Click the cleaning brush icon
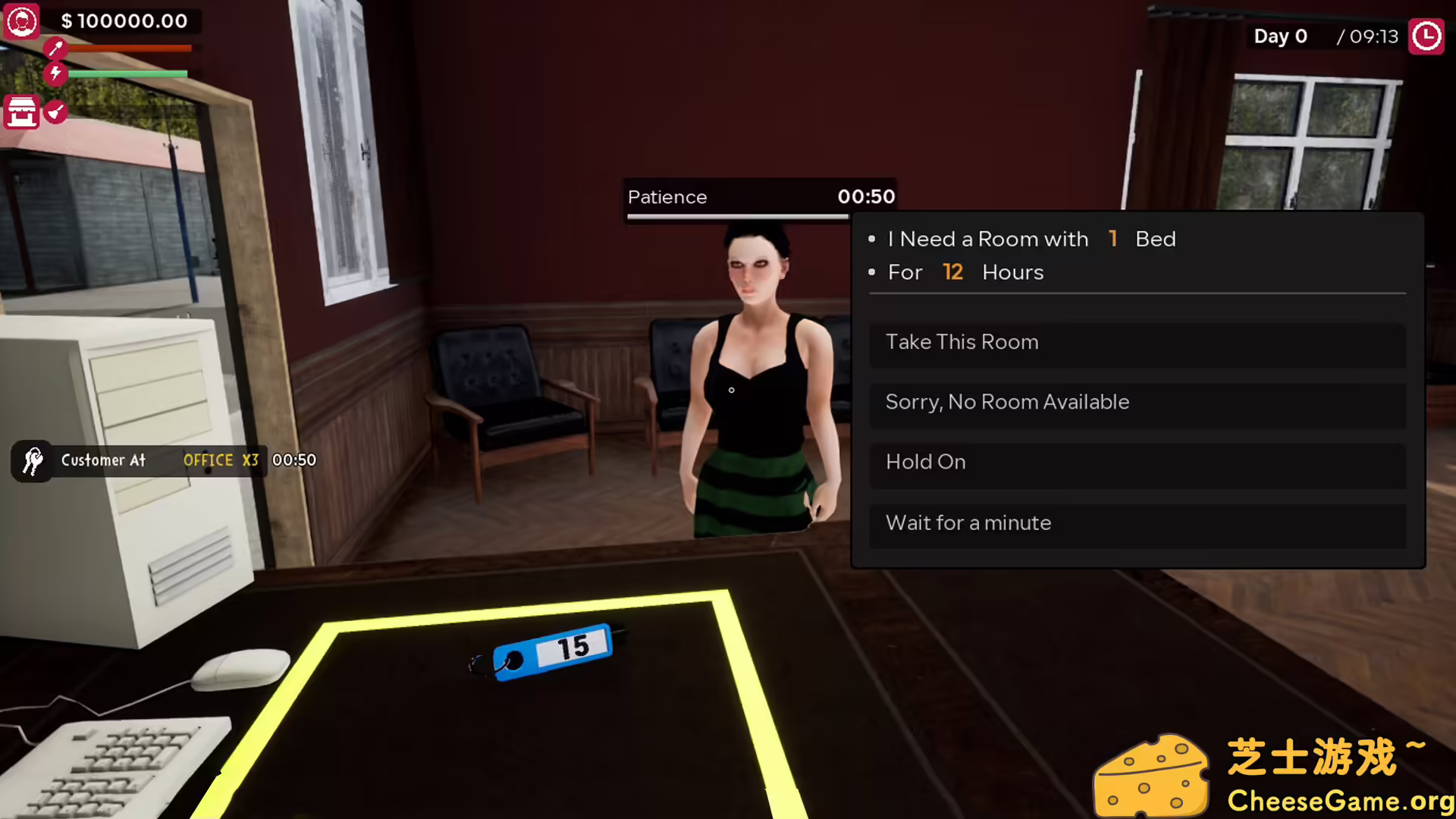1456x819 pixels. tap(55, 112)
